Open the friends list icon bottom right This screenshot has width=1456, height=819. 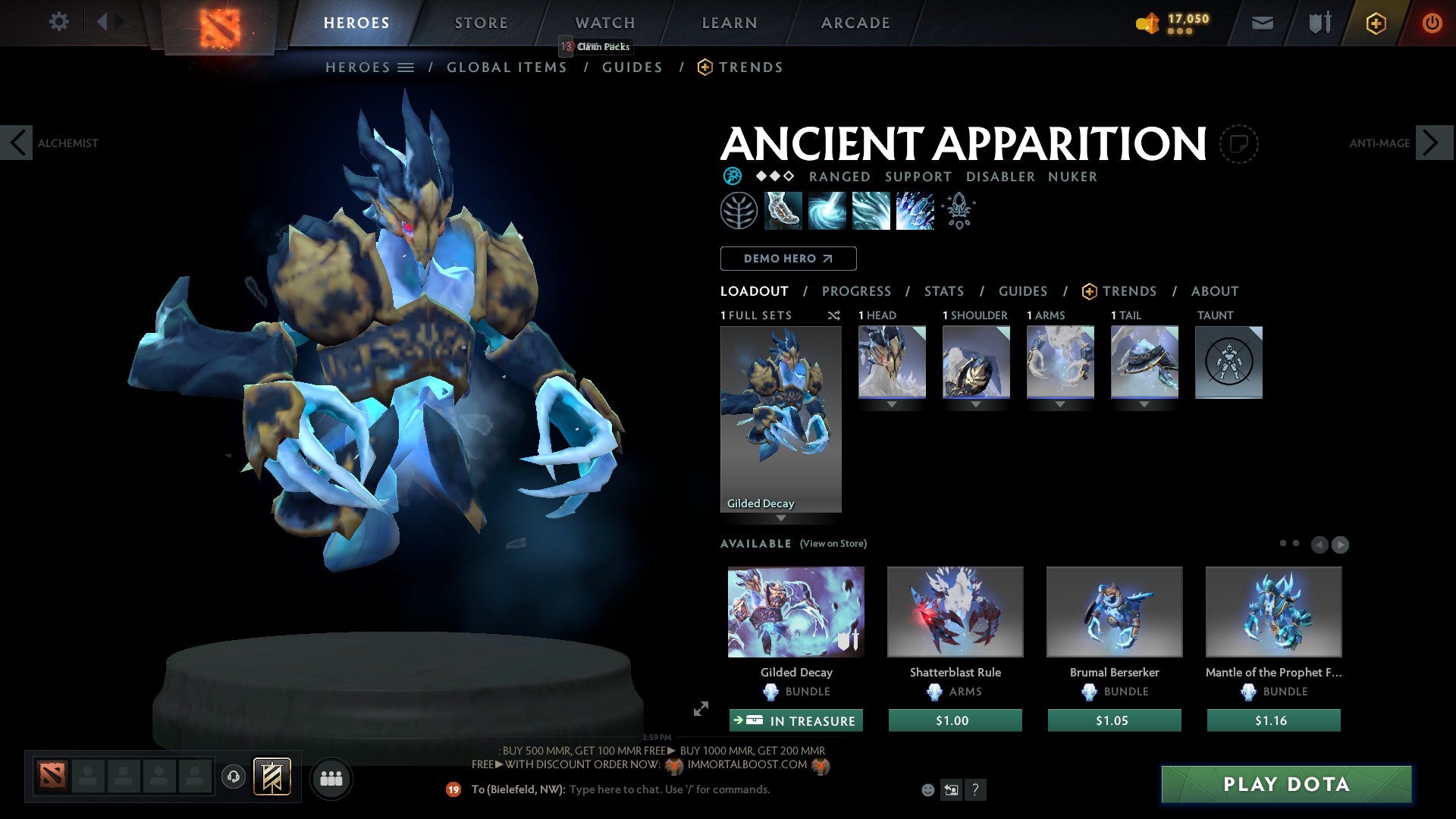[331, 777]
